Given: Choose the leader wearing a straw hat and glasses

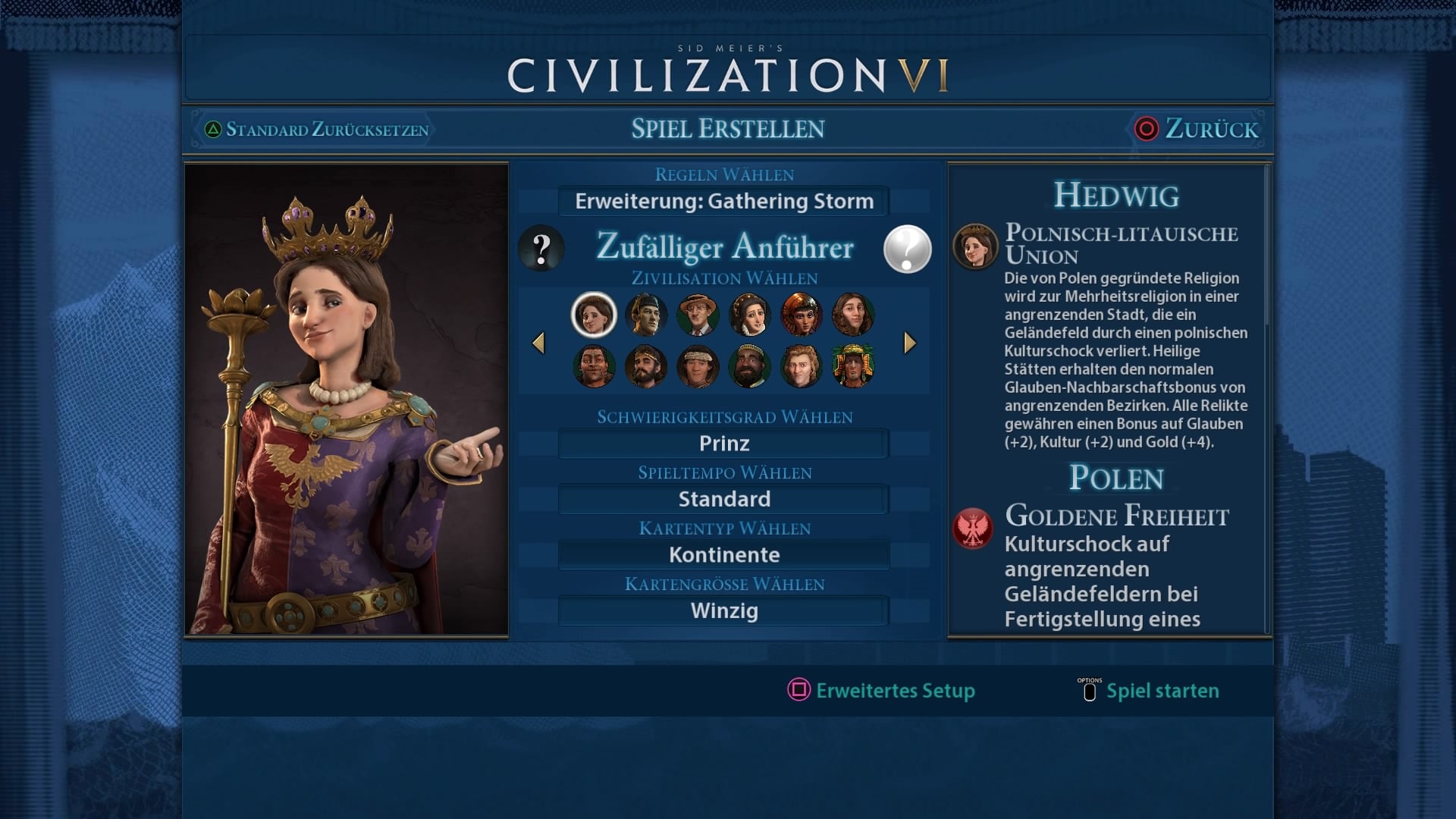Looking at the screenshot, I should click(698, 314).
